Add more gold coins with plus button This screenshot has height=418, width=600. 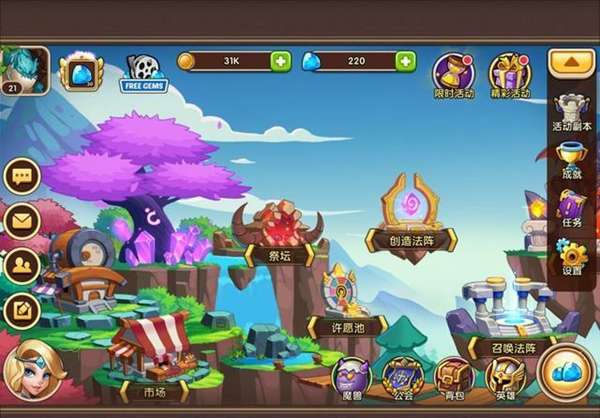pyautogui.click(x=281, y=62)
